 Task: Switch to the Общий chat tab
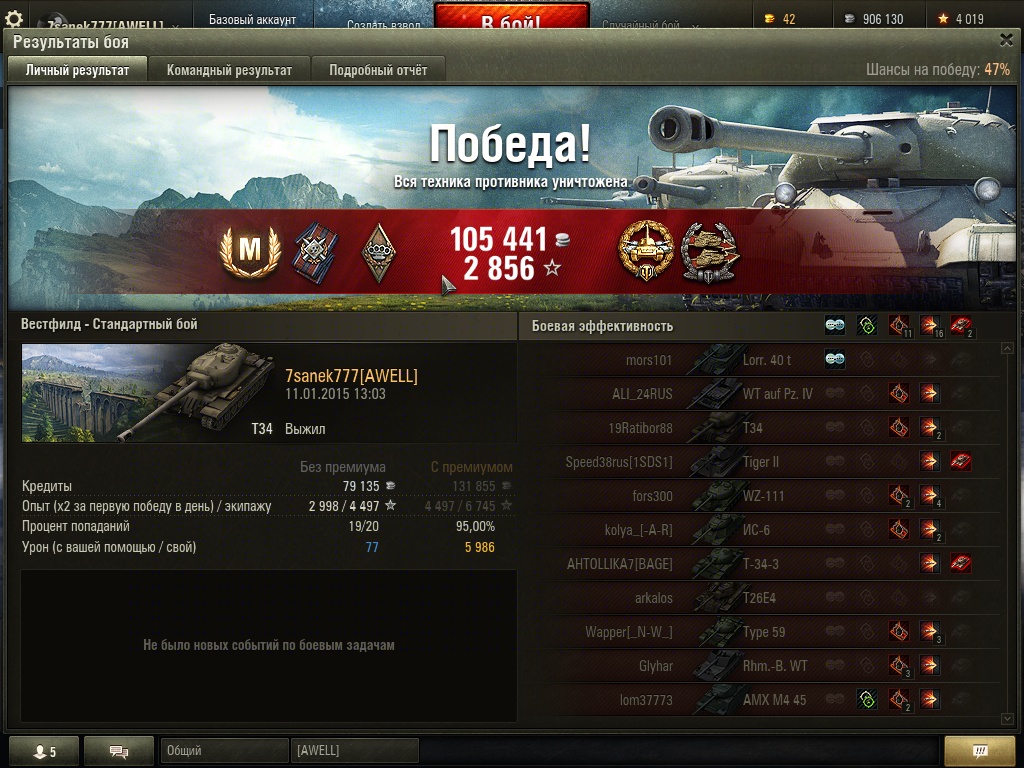pos(223,751)
